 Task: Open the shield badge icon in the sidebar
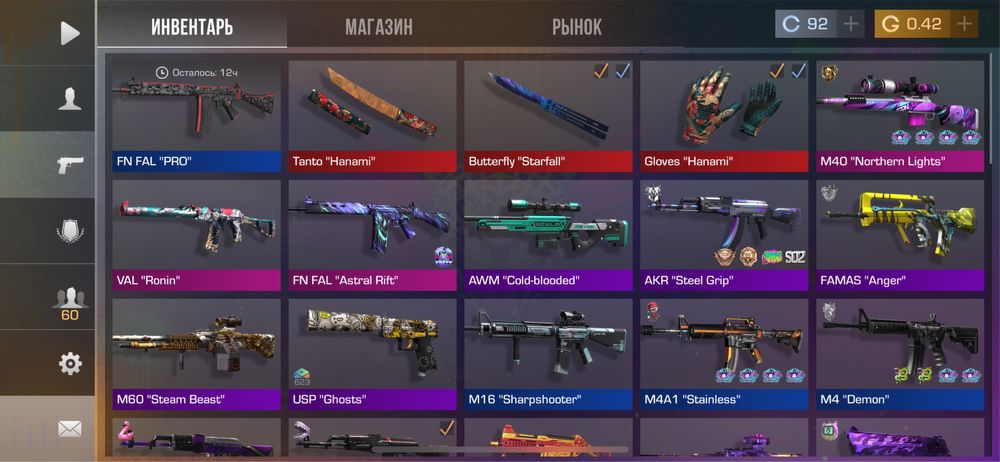tap(69, 231)
